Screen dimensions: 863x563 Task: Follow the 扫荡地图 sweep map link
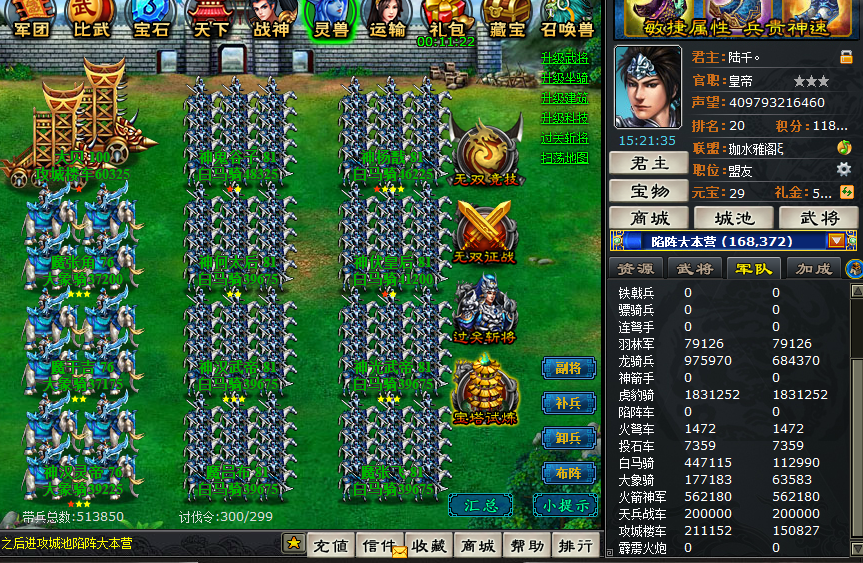tap(565, 158)
